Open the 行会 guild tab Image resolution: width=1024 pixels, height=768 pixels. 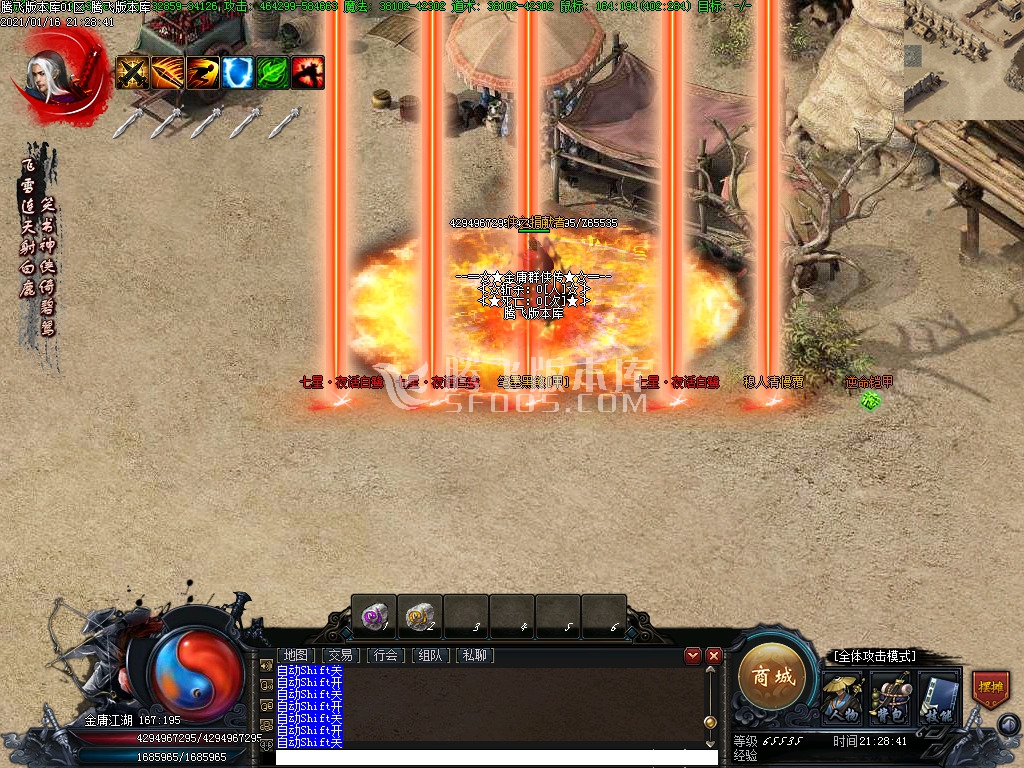(385, 656)
